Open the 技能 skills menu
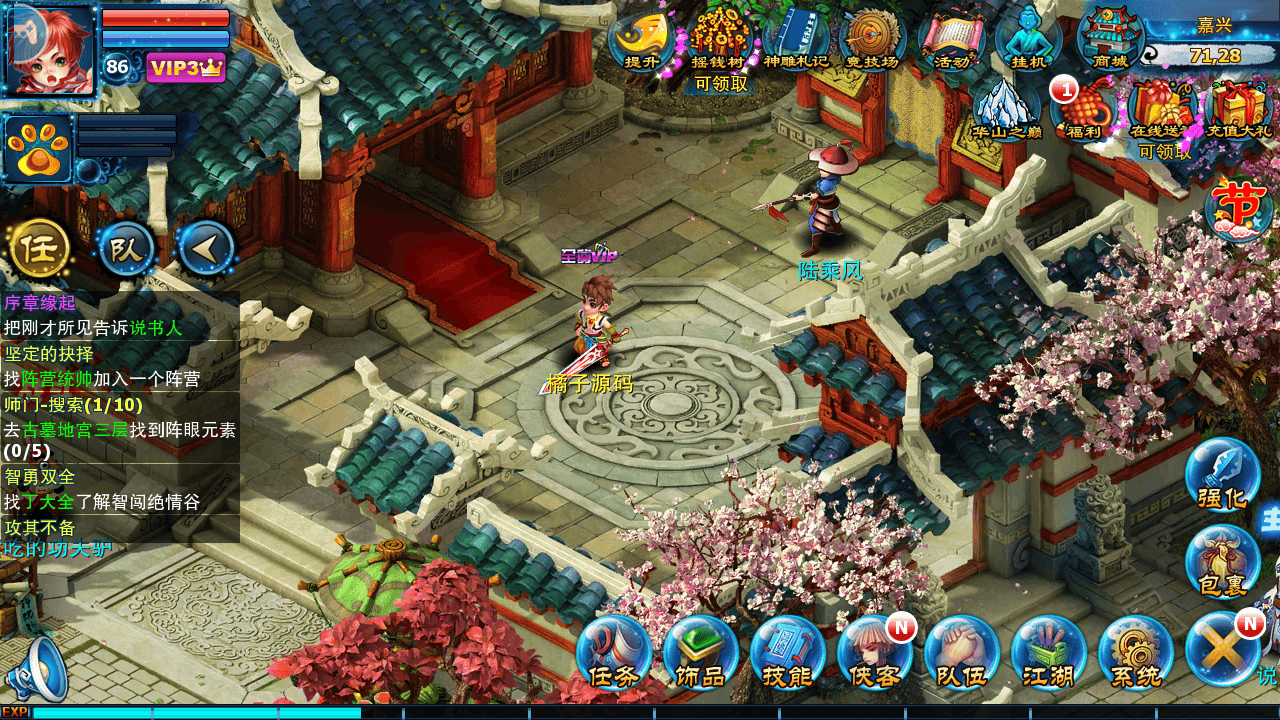1280x720 pixels. pos(787,652)
